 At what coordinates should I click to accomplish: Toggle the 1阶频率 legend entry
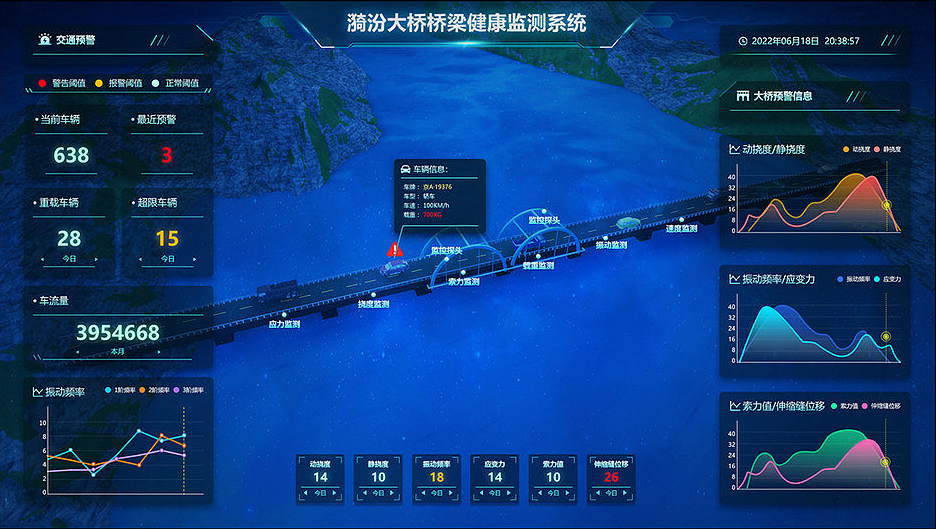click(x=120, y=390)
